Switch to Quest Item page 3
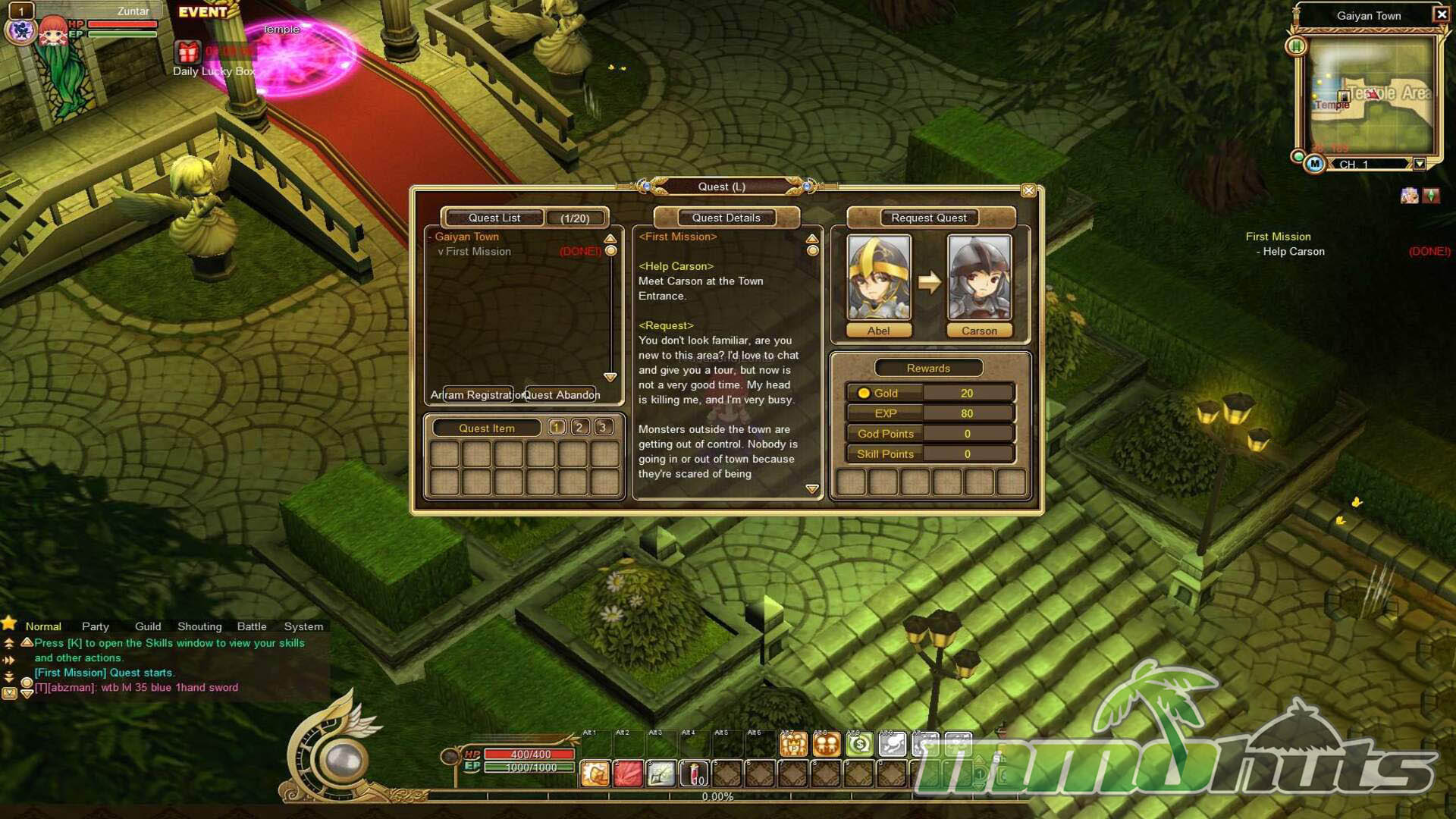Viewport: 1456px width, 819px height. coord(603,428)
